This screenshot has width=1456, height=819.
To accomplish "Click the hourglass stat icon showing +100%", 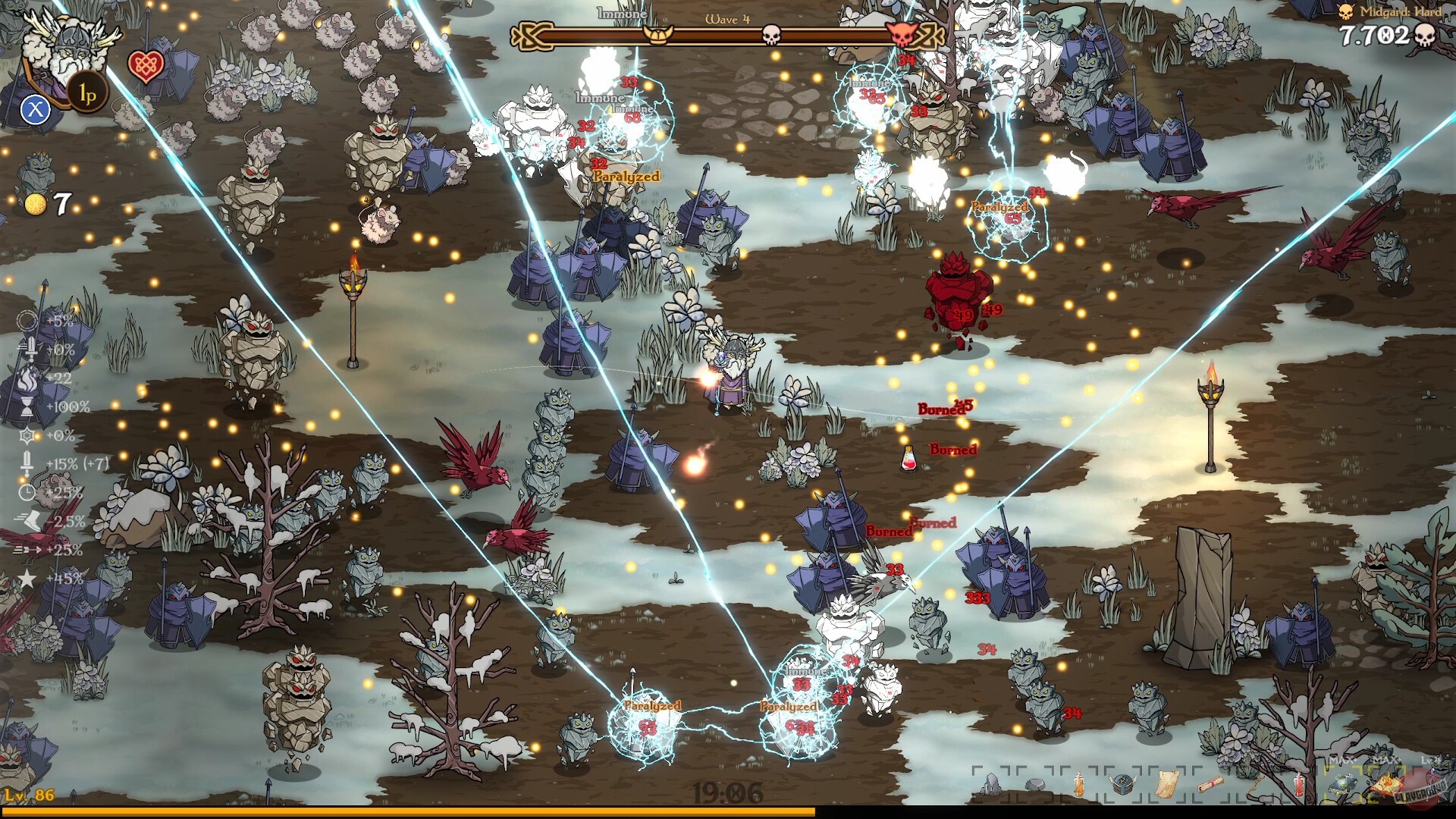I will [x=27, y=407].
